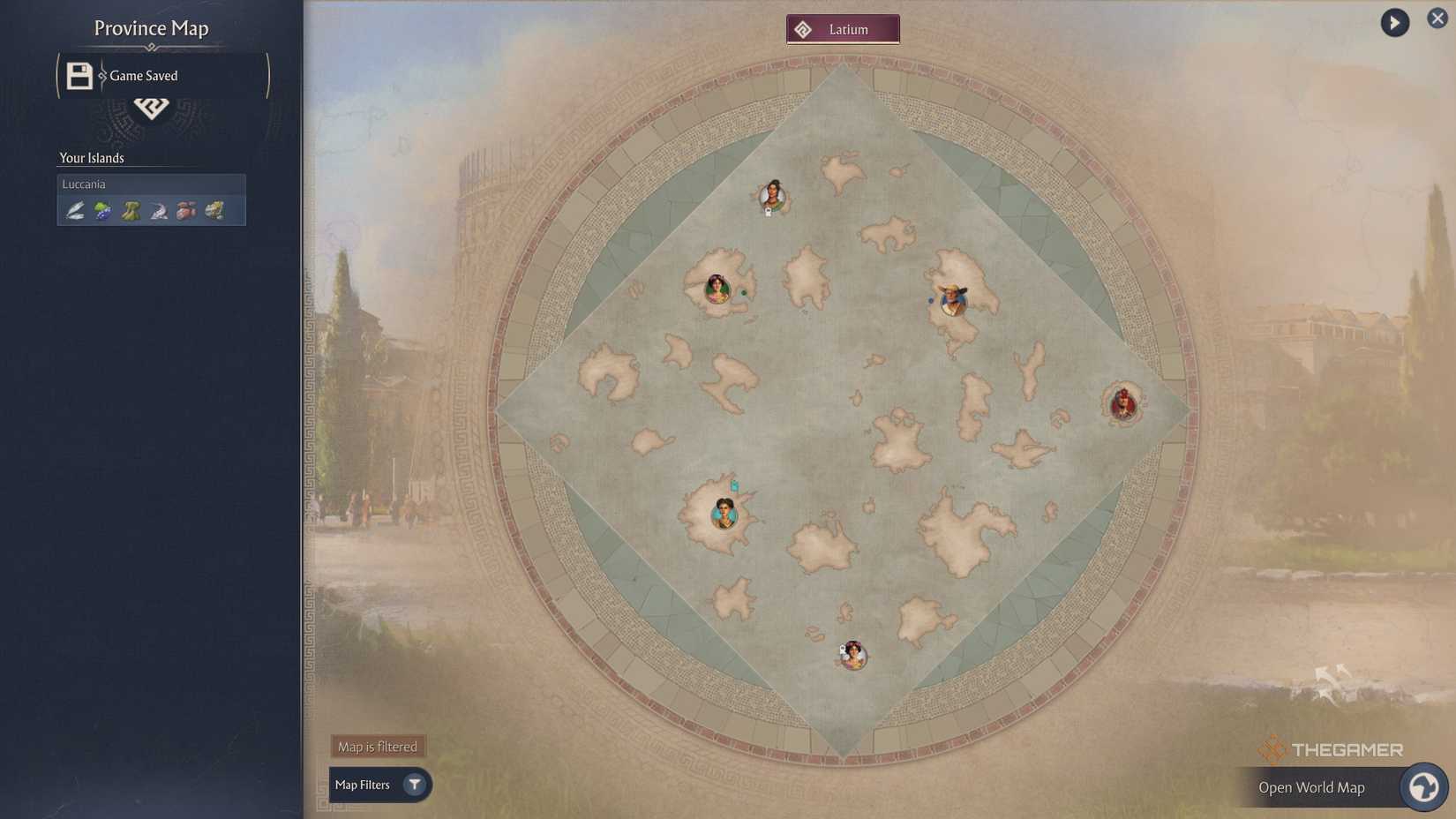Toggle the filter state via Map is filtered label
This screenshot has height=819, width=1456.
click(x=377, y=746)
